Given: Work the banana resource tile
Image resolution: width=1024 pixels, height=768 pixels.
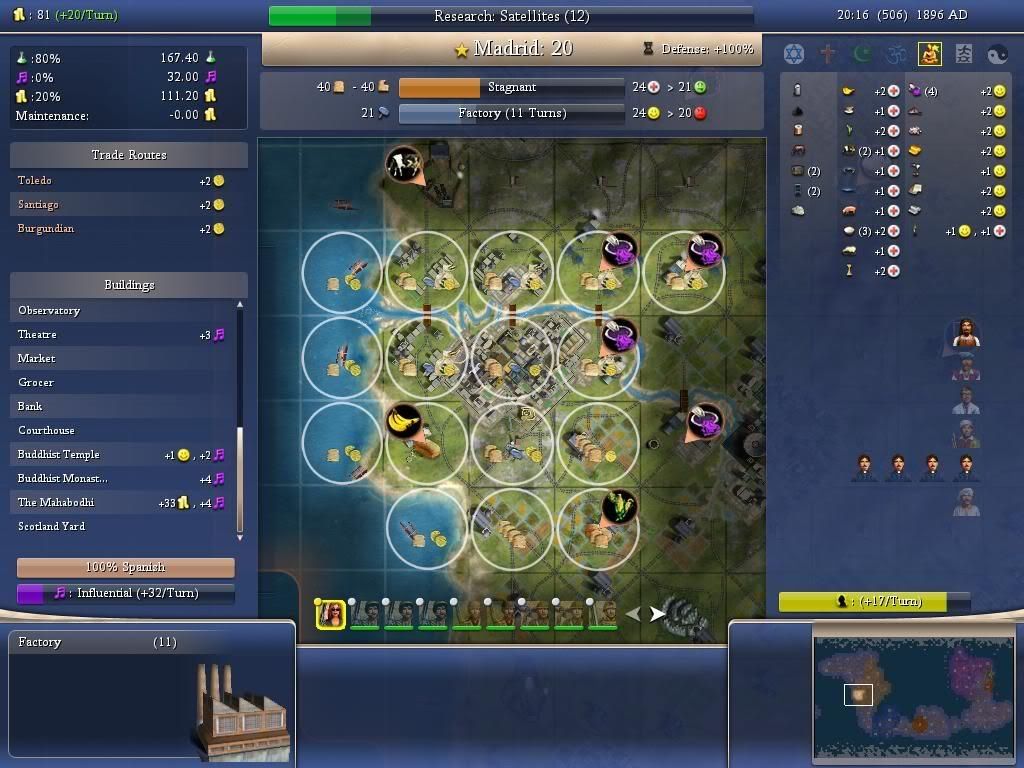Looking at the screenshot, I should [x=405, y=421].
